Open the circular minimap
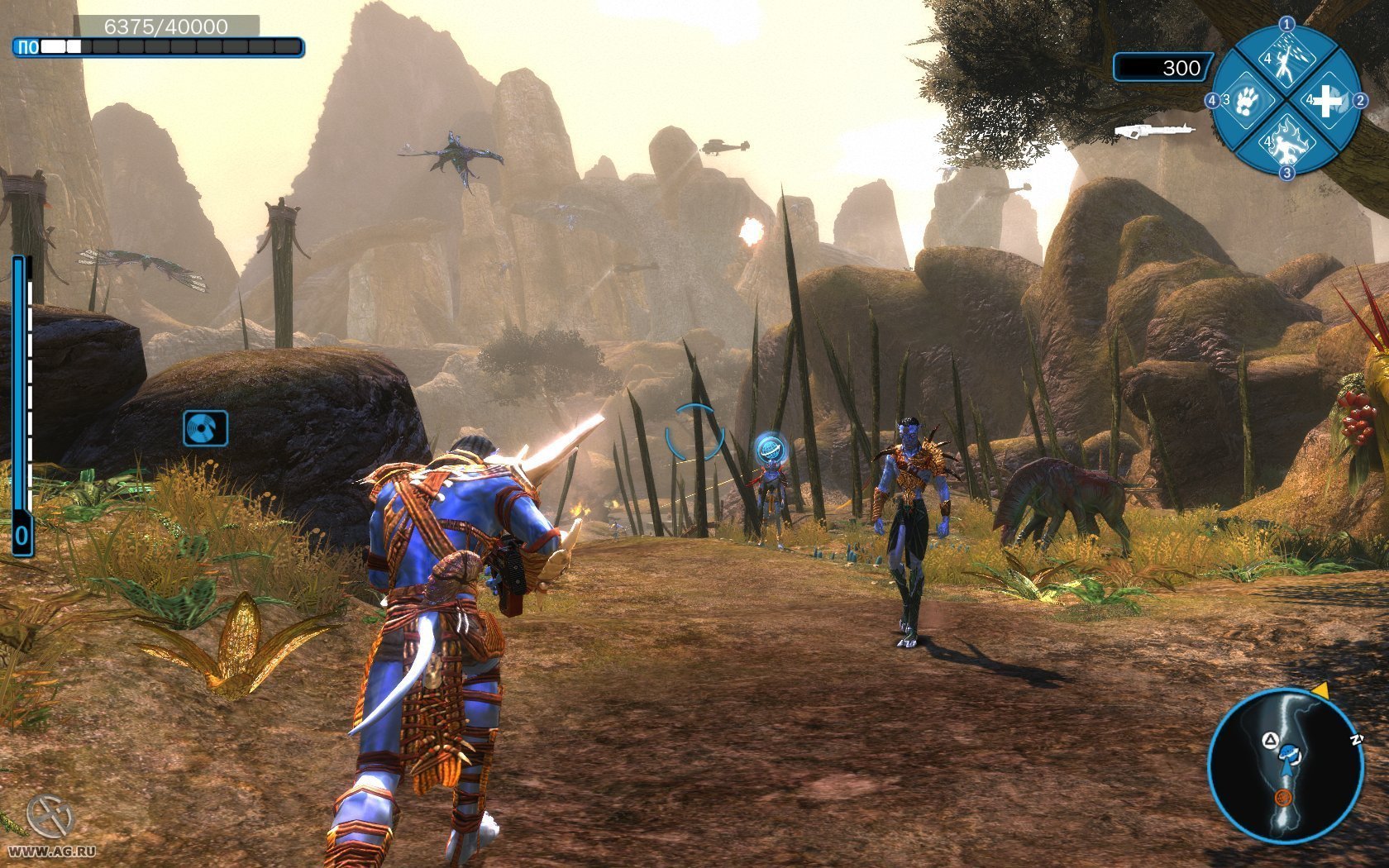Viewport: 1389px width, 868px height. click(1284, 765)
